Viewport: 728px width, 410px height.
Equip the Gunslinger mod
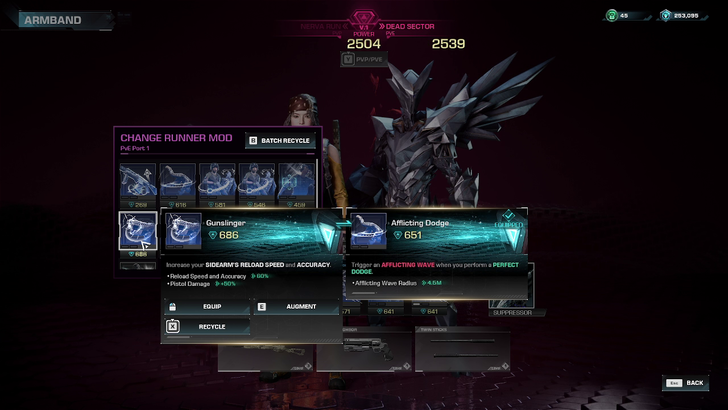tap(204, 307)
